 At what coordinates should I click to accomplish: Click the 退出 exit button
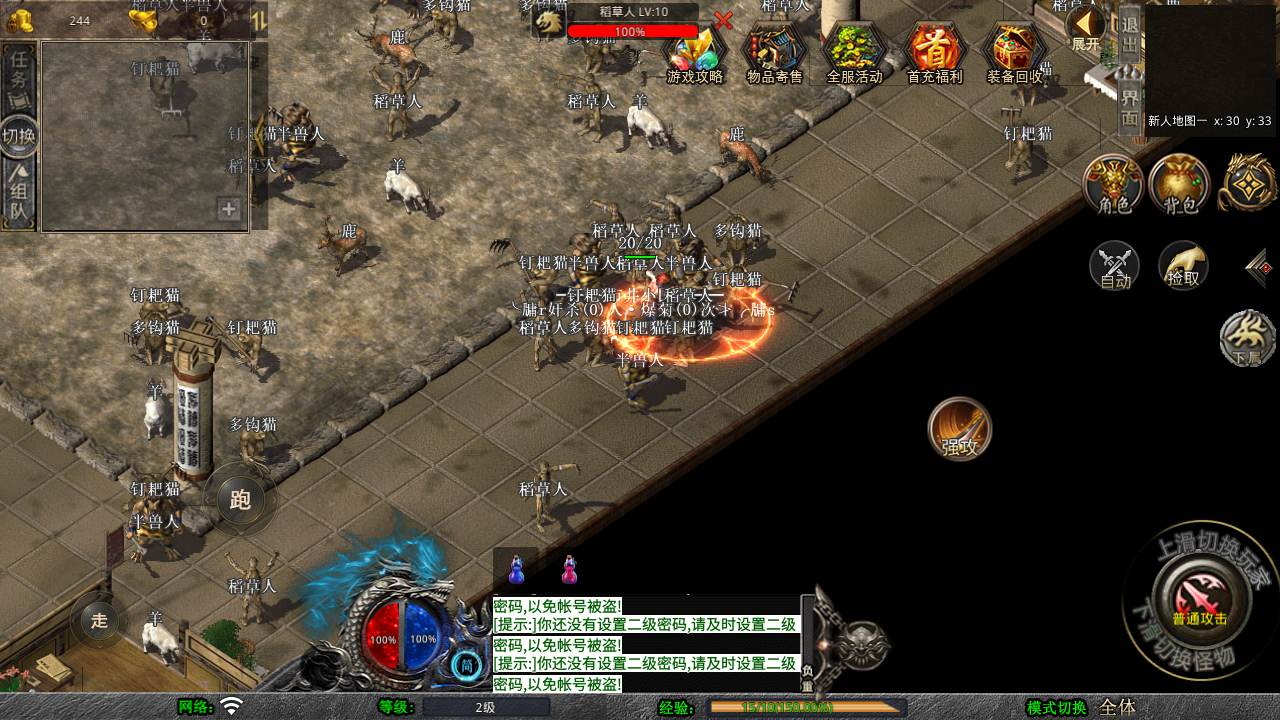[1129, 35]
